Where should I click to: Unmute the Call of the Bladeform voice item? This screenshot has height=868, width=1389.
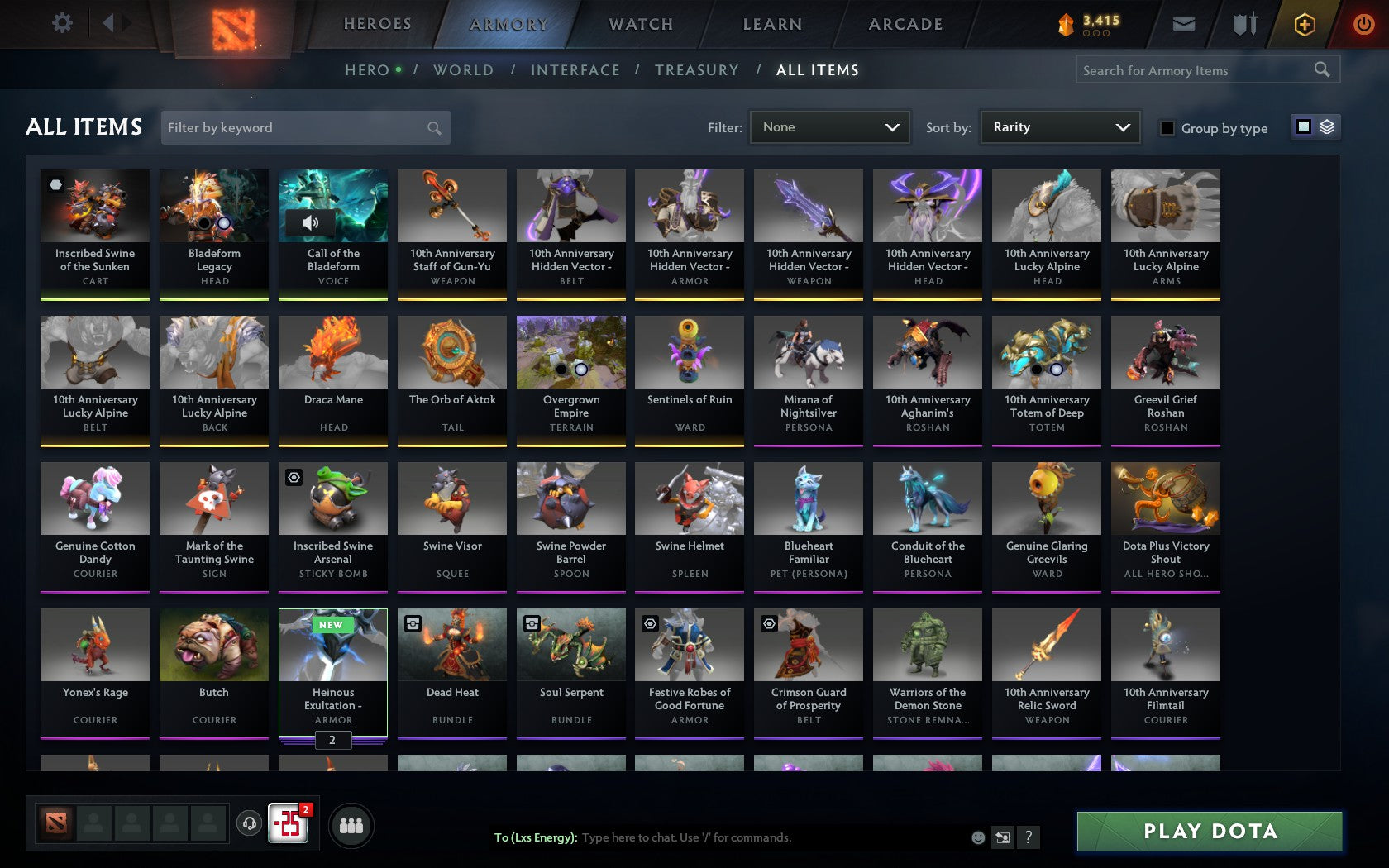pos(309,223)
